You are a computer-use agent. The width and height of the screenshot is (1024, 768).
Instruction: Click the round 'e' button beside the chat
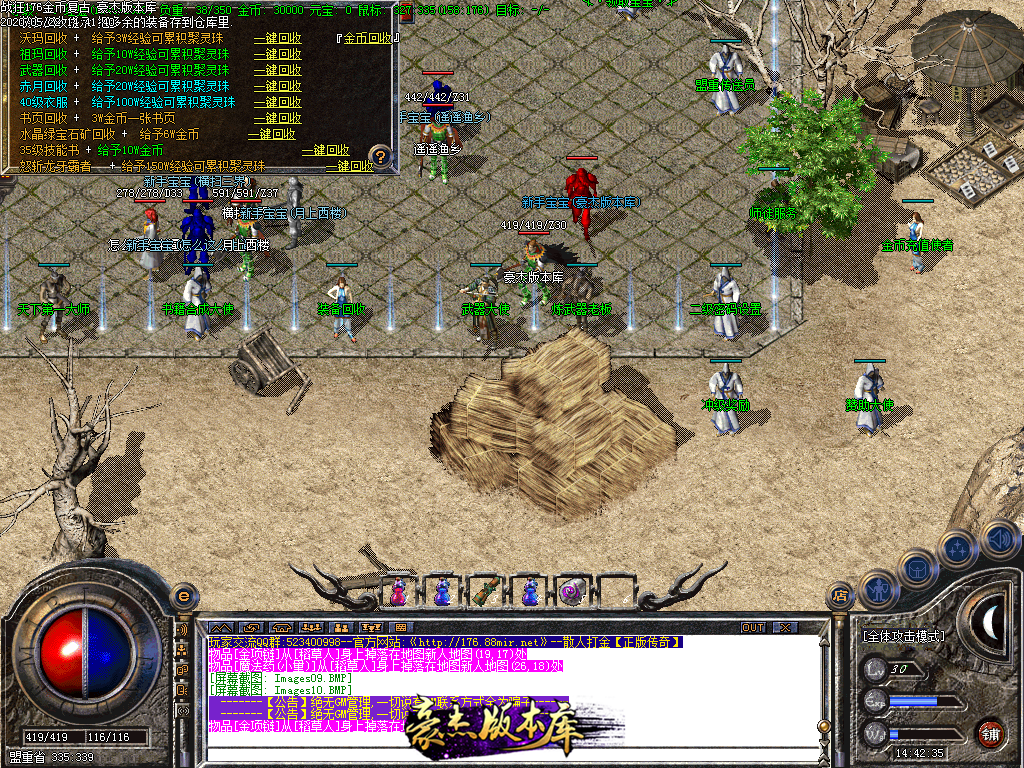(182, 596)
